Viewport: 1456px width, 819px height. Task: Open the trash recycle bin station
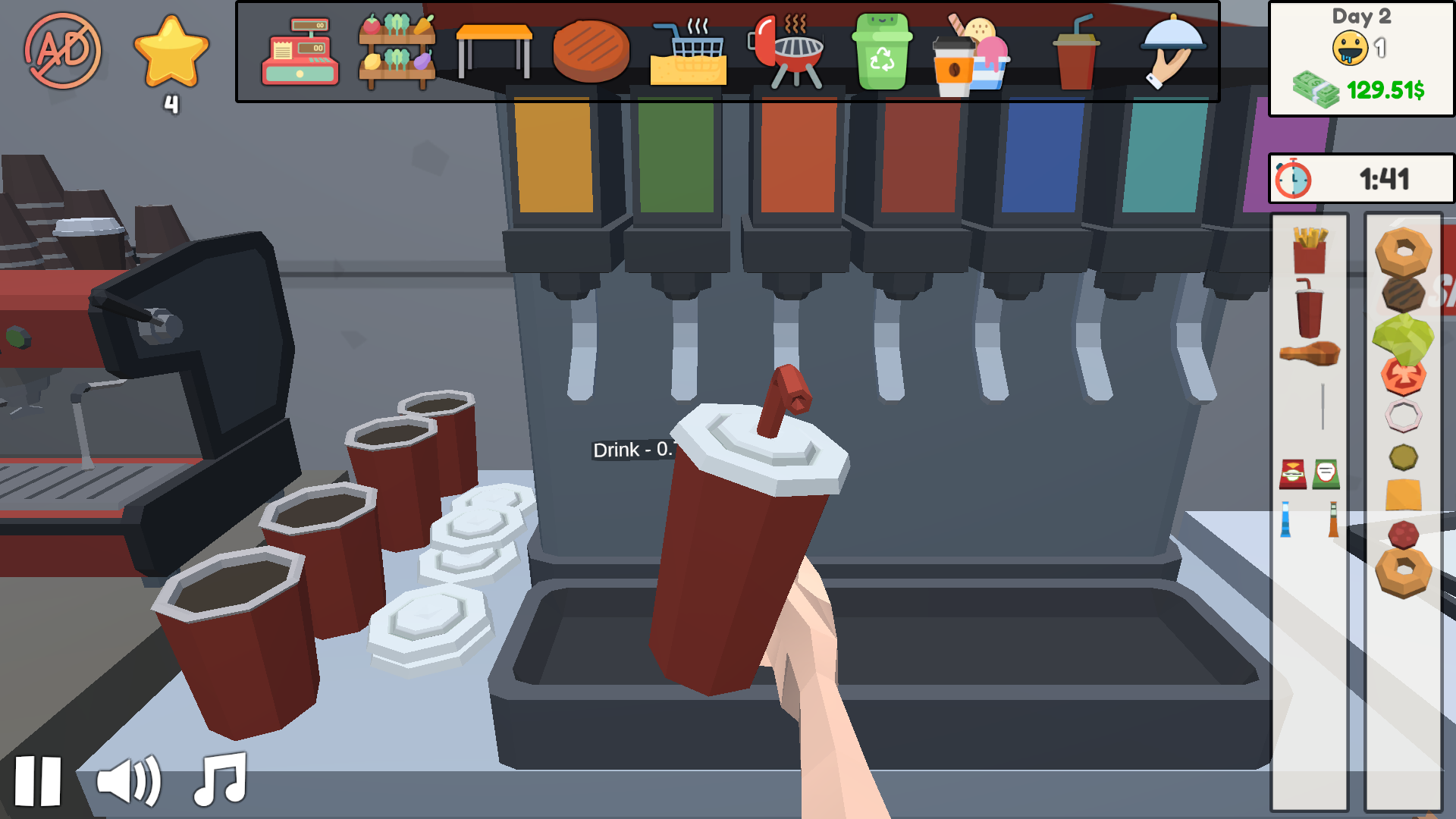tap(883, 52)
